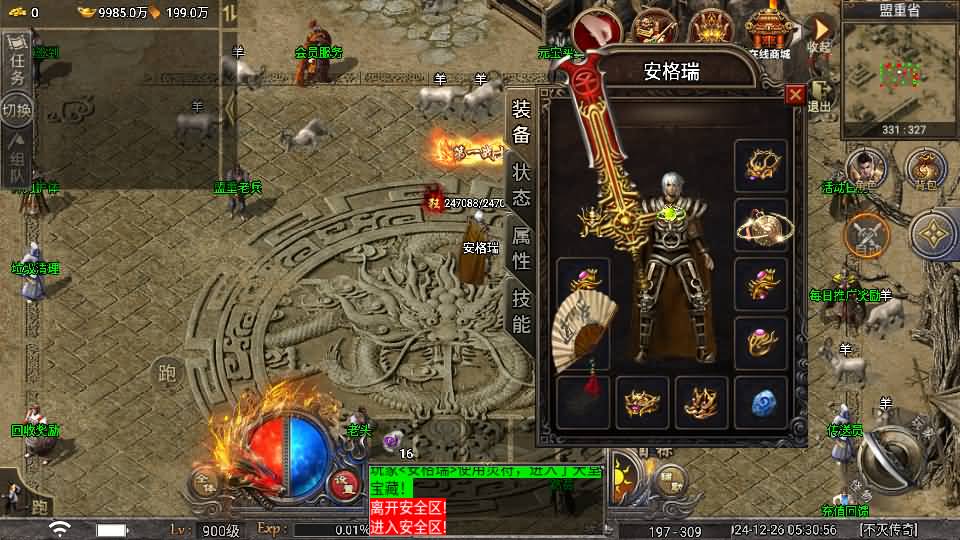Open the 任务 quest tab

[16, 62]
